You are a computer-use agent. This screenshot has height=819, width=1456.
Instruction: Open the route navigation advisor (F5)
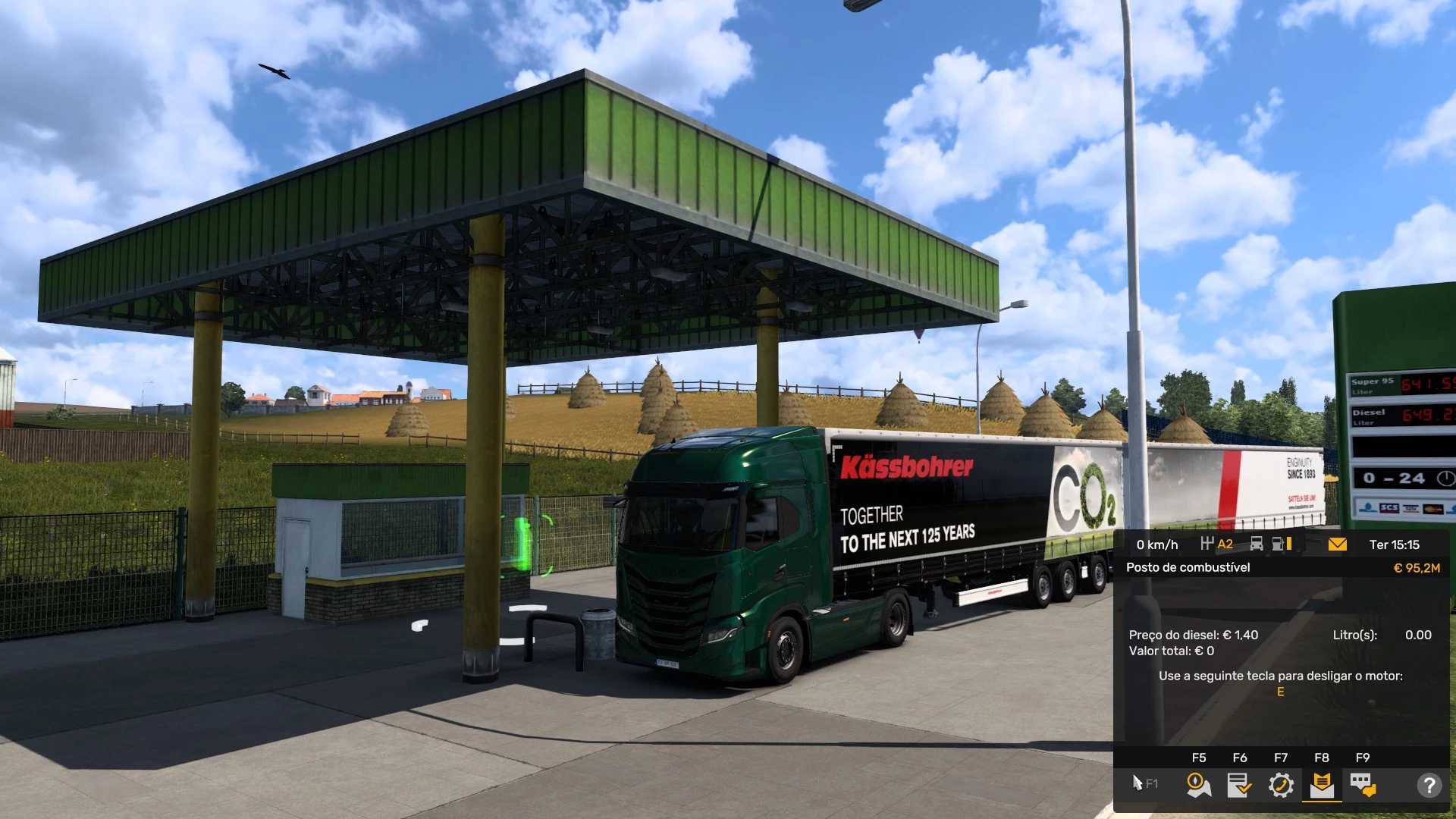1199,785
